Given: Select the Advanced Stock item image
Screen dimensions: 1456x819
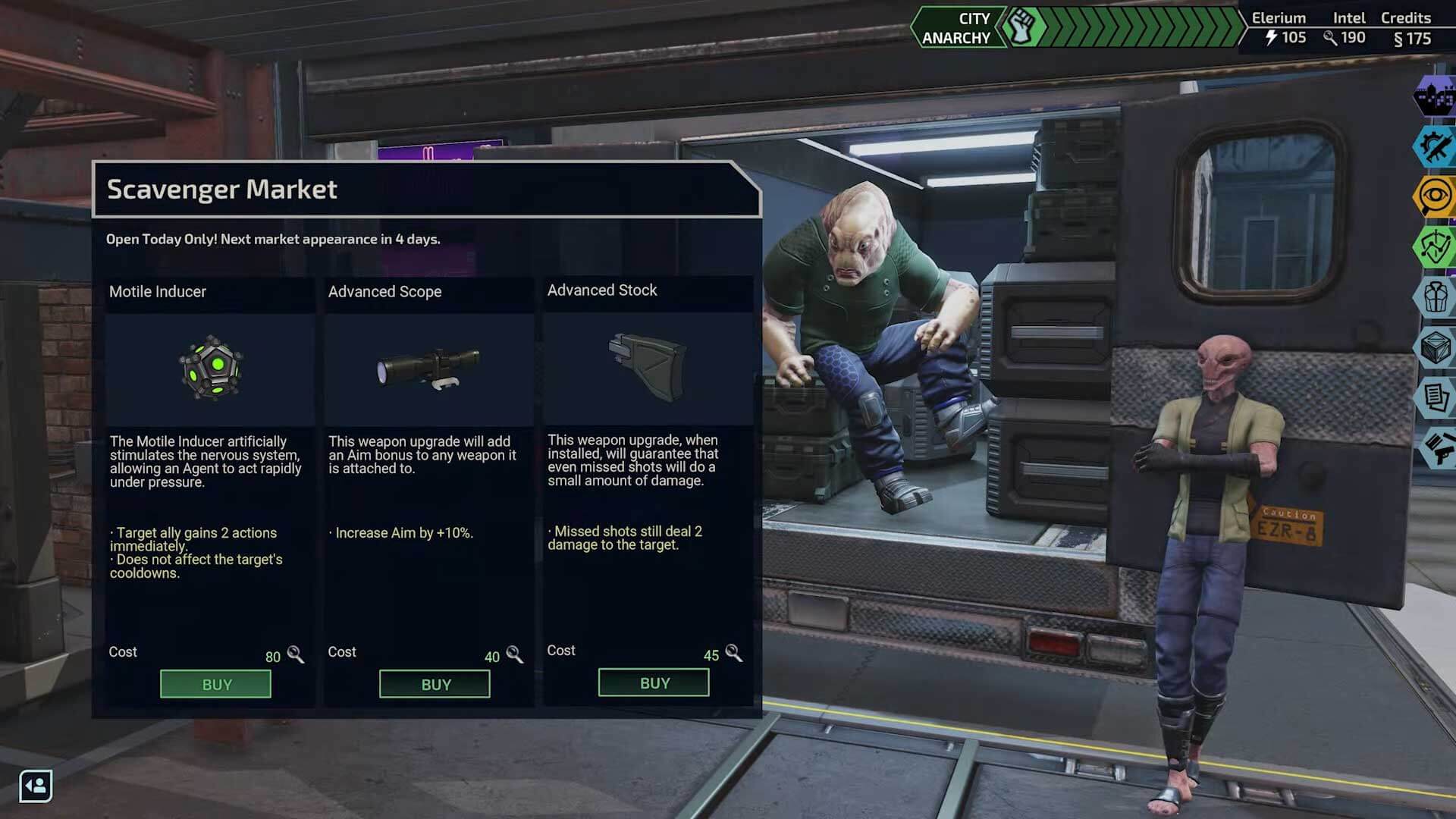Looking at the screenshot, I should (x=648, y=368).
